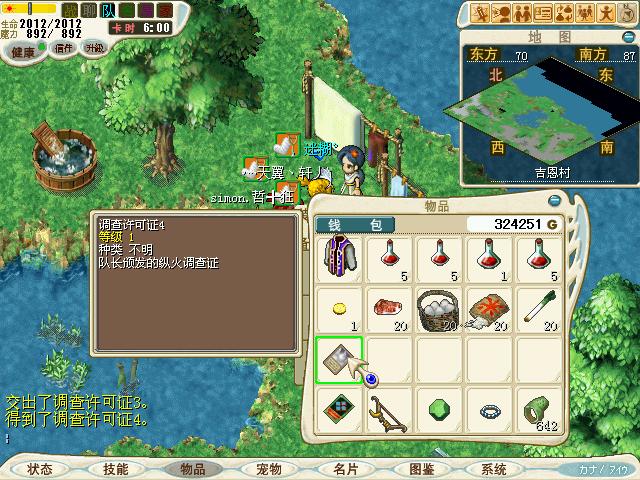
Task: Choose the basket of eggs item
Action: (x=439, y=308)
